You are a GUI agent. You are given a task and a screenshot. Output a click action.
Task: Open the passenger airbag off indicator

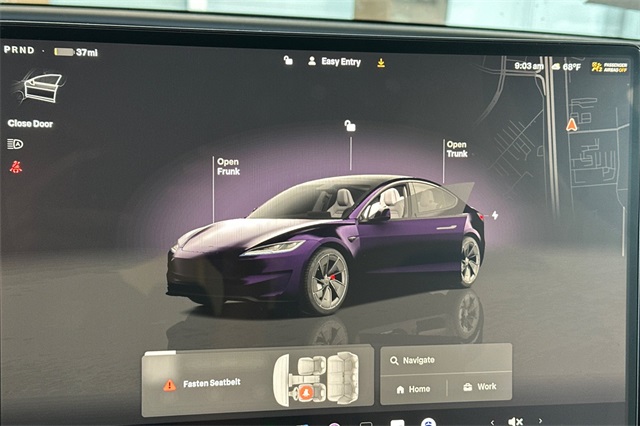[610, 67]
